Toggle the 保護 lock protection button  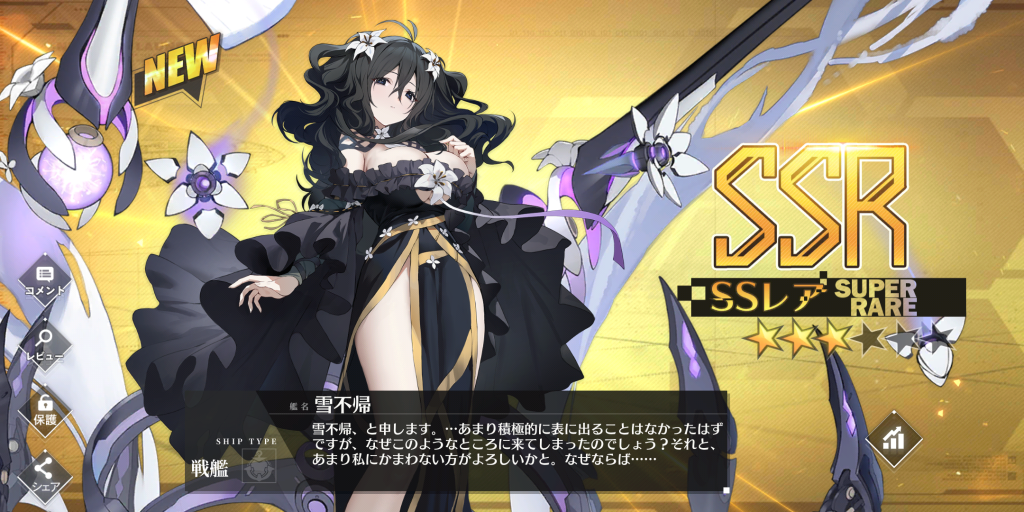coord(44,407)
